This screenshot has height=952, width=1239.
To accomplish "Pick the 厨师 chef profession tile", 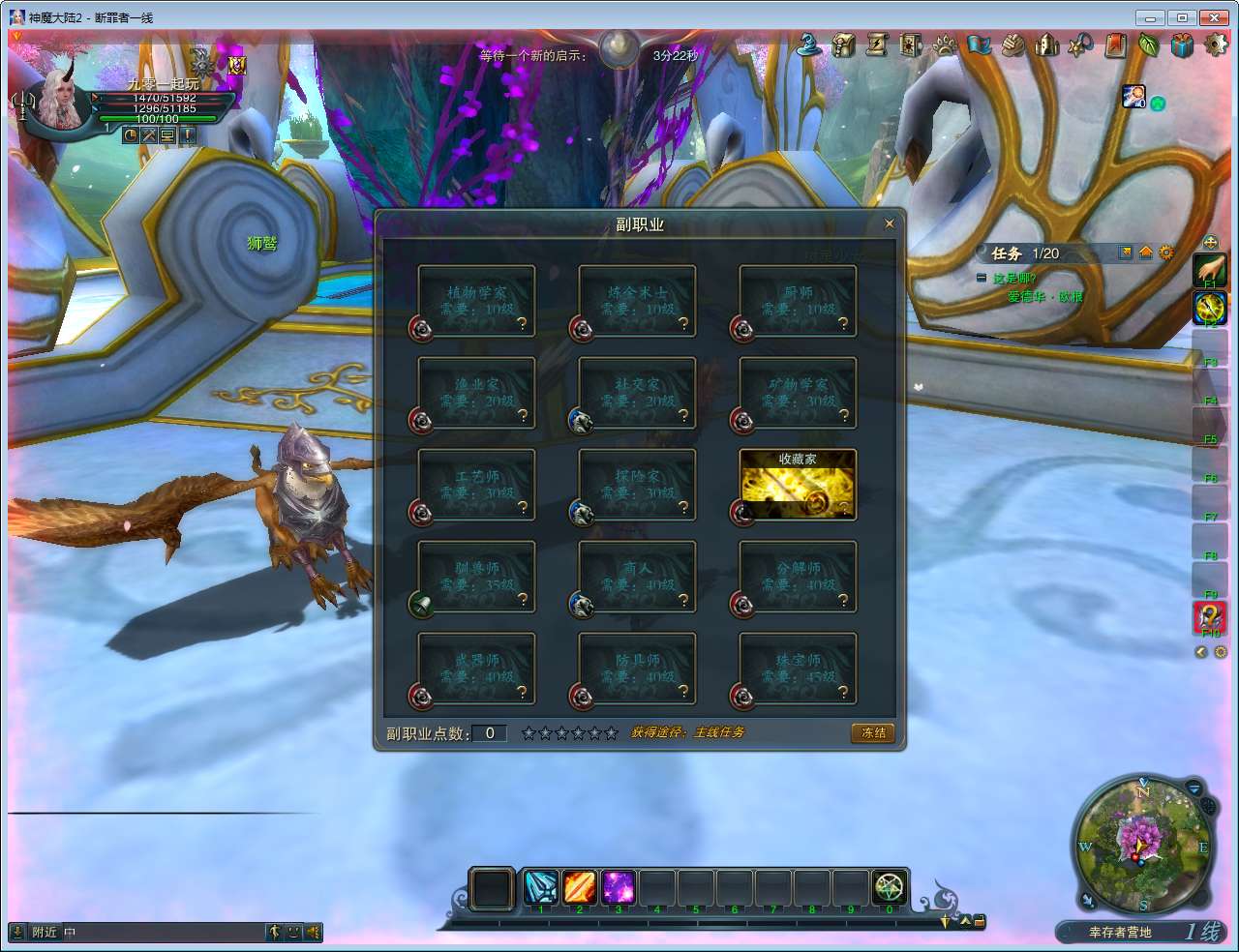I will click(798, 301).
